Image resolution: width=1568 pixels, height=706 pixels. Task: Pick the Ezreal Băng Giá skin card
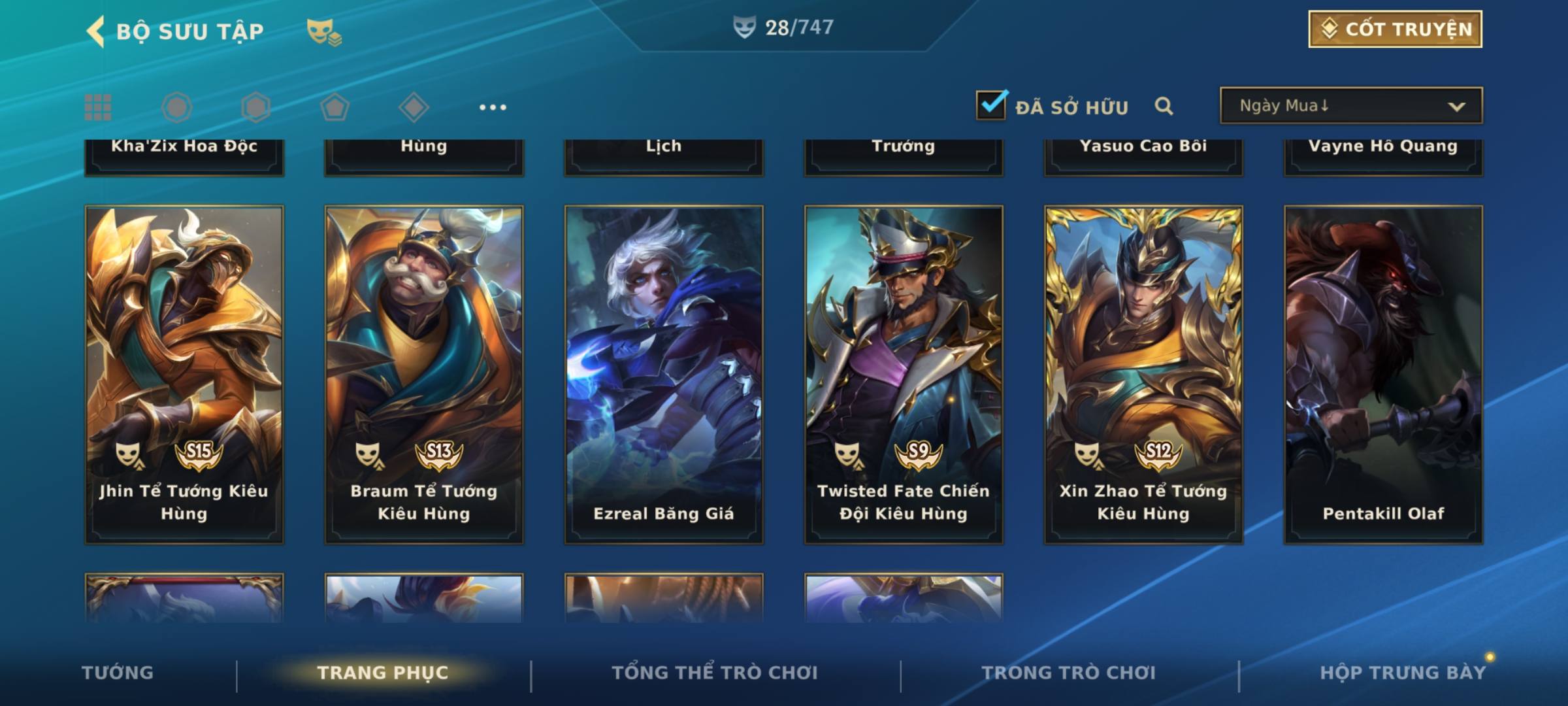664,374
